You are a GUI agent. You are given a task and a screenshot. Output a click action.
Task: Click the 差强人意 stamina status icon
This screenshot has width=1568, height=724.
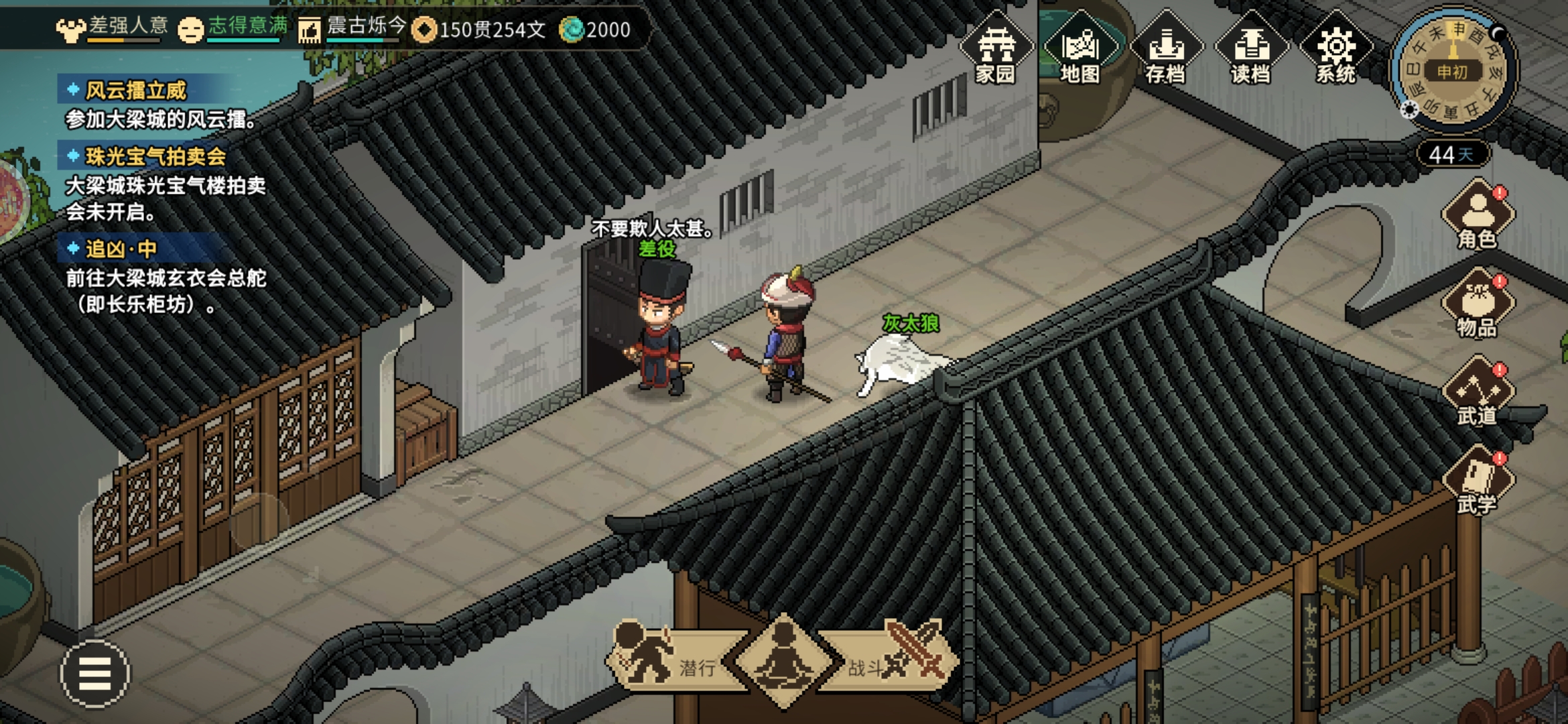coord(71,29)
